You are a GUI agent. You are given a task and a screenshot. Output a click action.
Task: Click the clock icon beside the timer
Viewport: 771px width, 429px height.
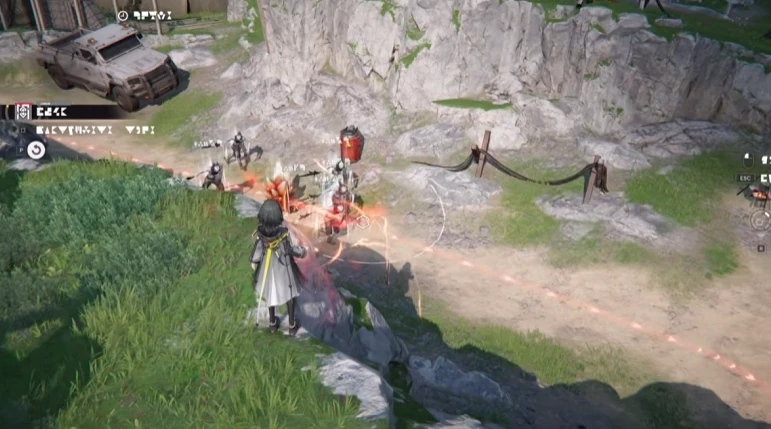click(x=122, y=15)
